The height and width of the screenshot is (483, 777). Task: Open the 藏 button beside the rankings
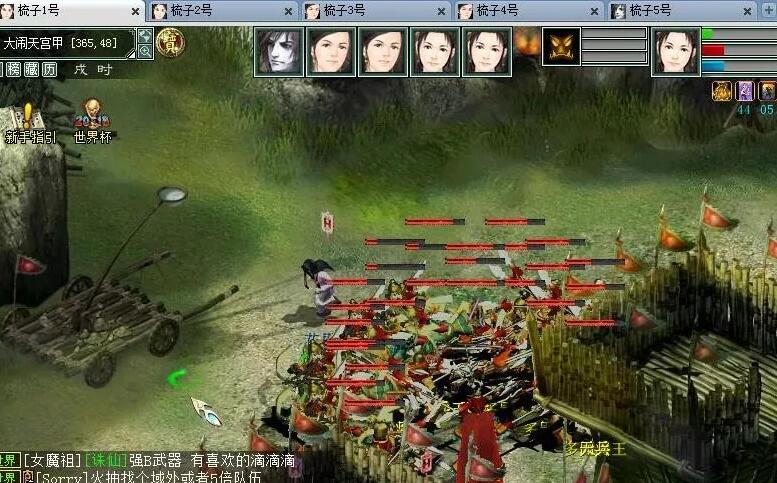tap(31, 70)
